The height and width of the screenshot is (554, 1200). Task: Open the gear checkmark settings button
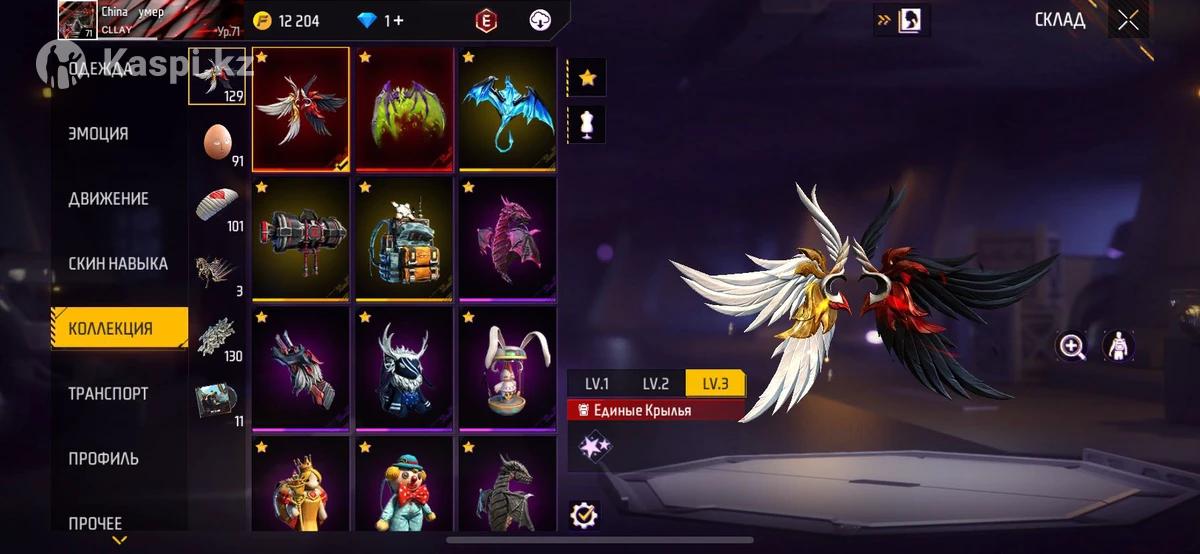pyautogui.click(x=584, y=515)
